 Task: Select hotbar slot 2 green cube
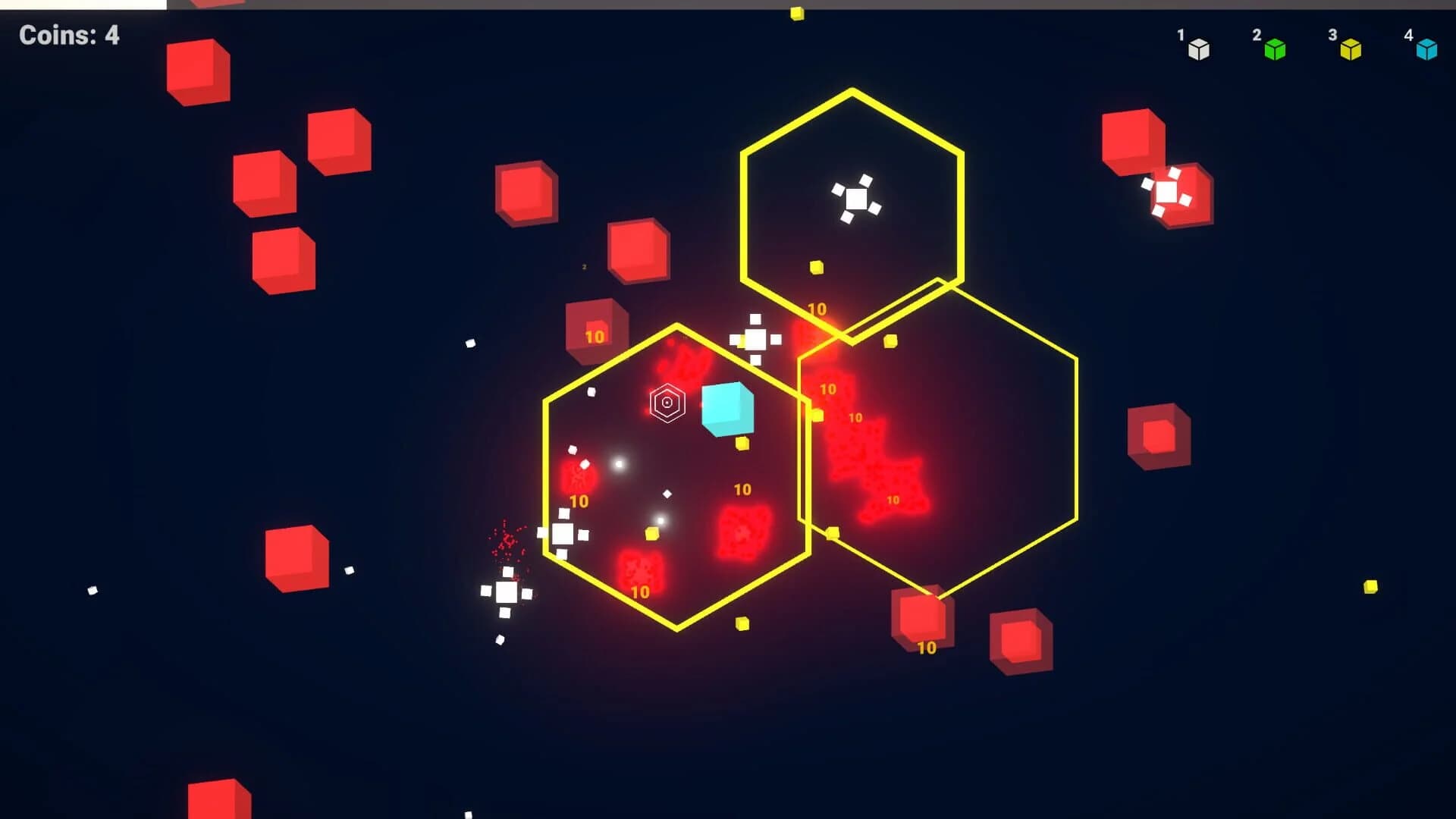point(1274,51)
